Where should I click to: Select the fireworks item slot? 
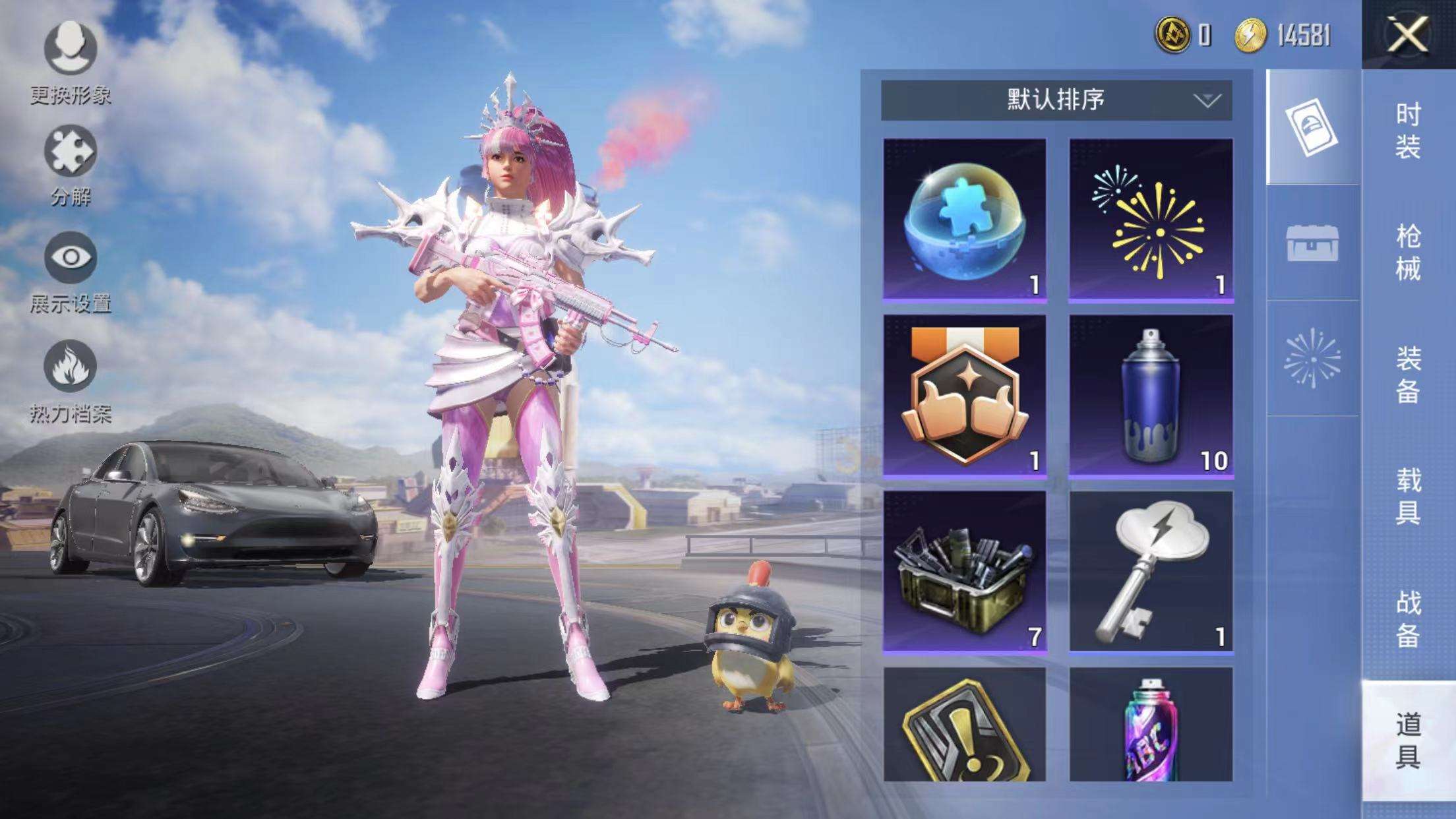[x=1151, y=220]
